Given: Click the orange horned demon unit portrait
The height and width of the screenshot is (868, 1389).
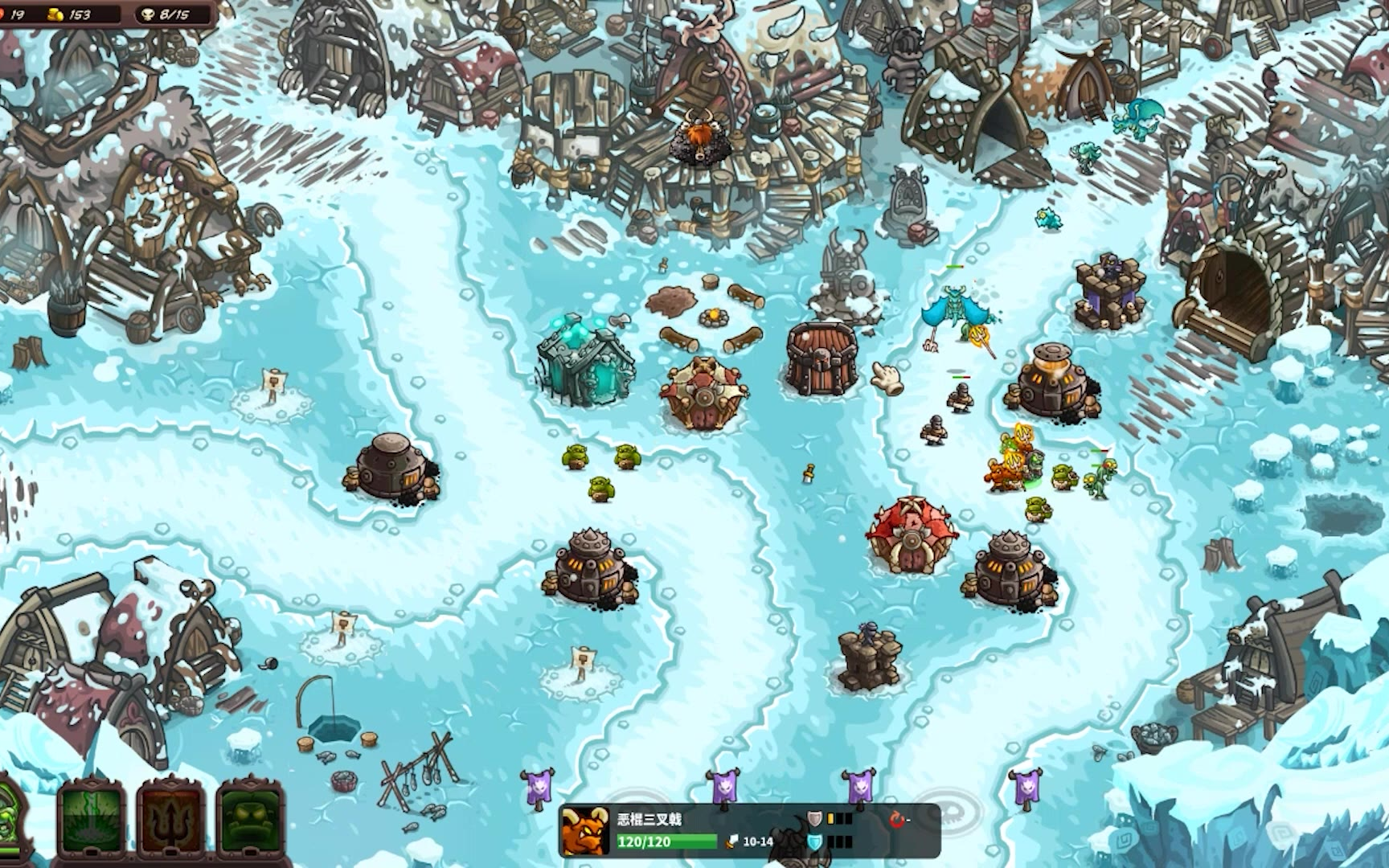Looking at the screenshot, I should [585, 831].
